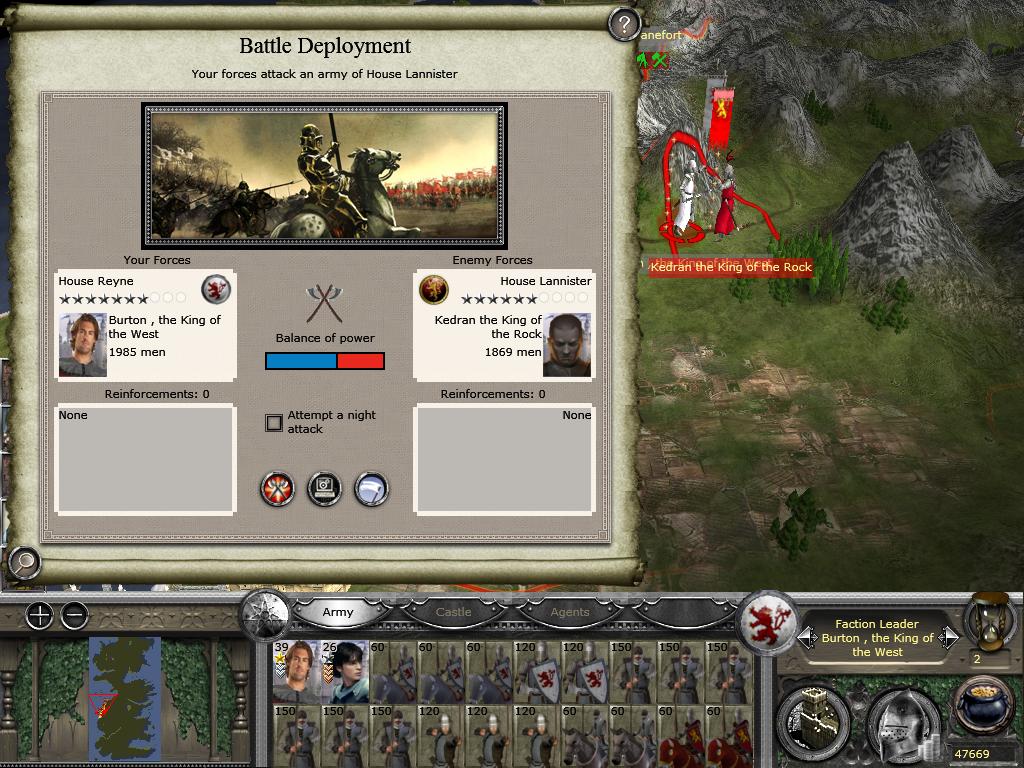End the turn with the hourglass

point(988,620)
